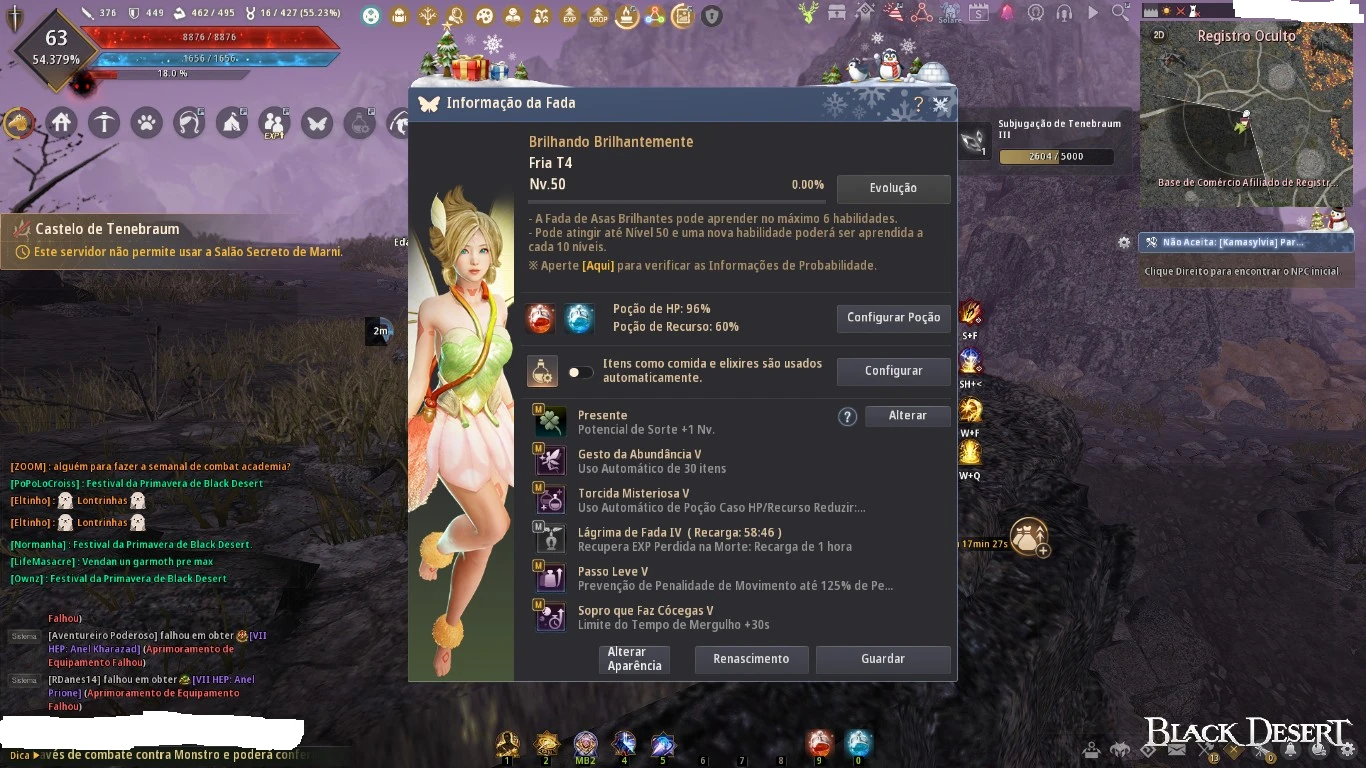Open the [Aqui] probability information link
The height and width of the screenshot is (768, 1366).
pos(599,266)
